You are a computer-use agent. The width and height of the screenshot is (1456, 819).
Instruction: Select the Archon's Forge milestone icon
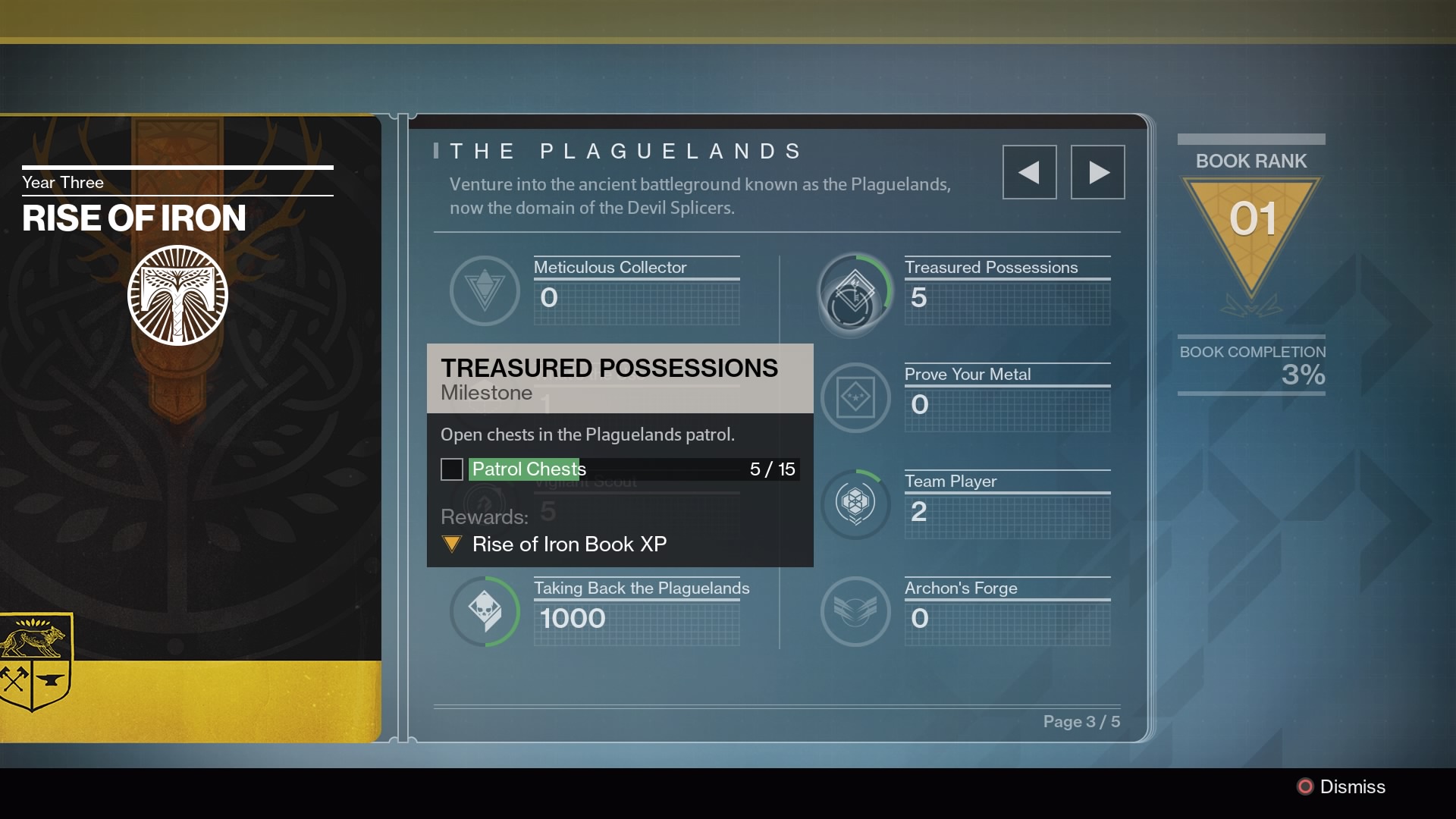point(855,611)
